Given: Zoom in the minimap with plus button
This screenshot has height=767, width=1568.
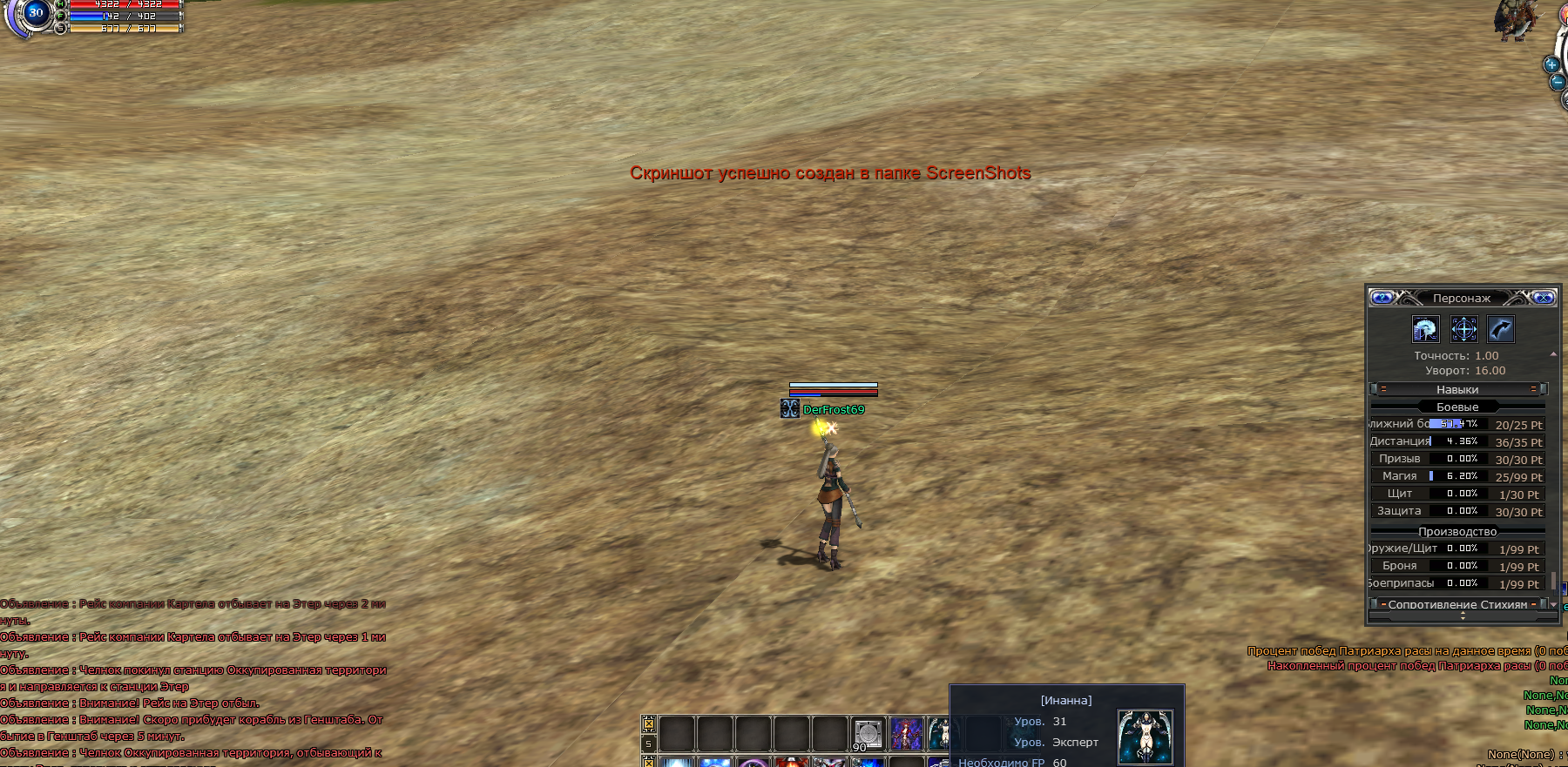Looking at the screenshot, I should click(1551, 64).
